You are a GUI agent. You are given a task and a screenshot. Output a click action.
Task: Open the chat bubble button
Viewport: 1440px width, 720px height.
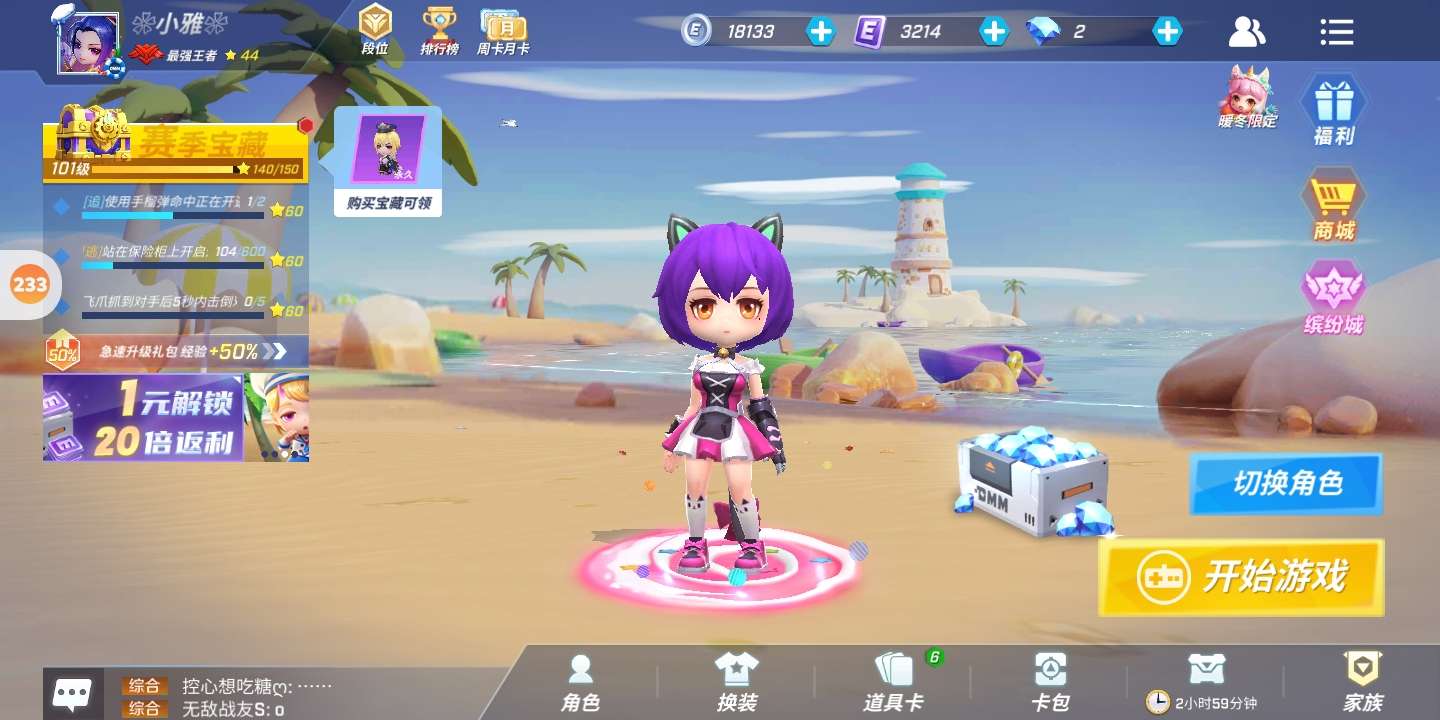72,693
